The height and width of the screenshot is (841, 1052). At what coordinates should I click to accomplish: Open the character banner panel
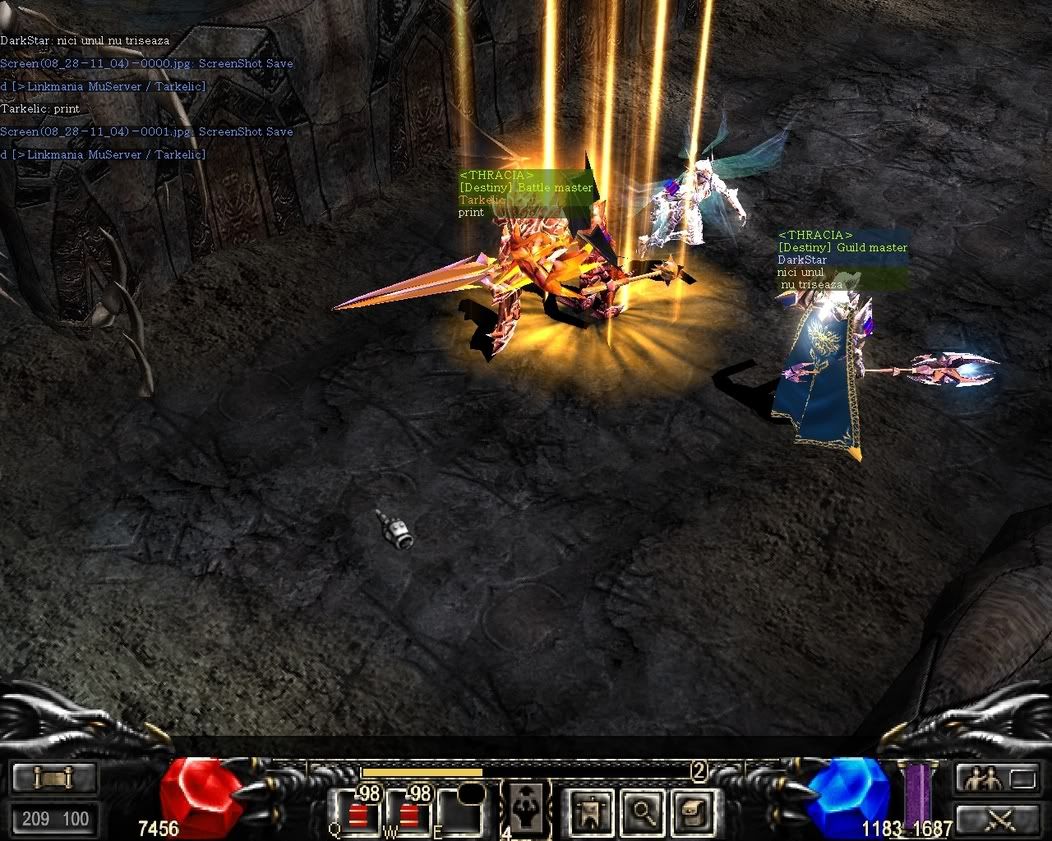(591, 812)
